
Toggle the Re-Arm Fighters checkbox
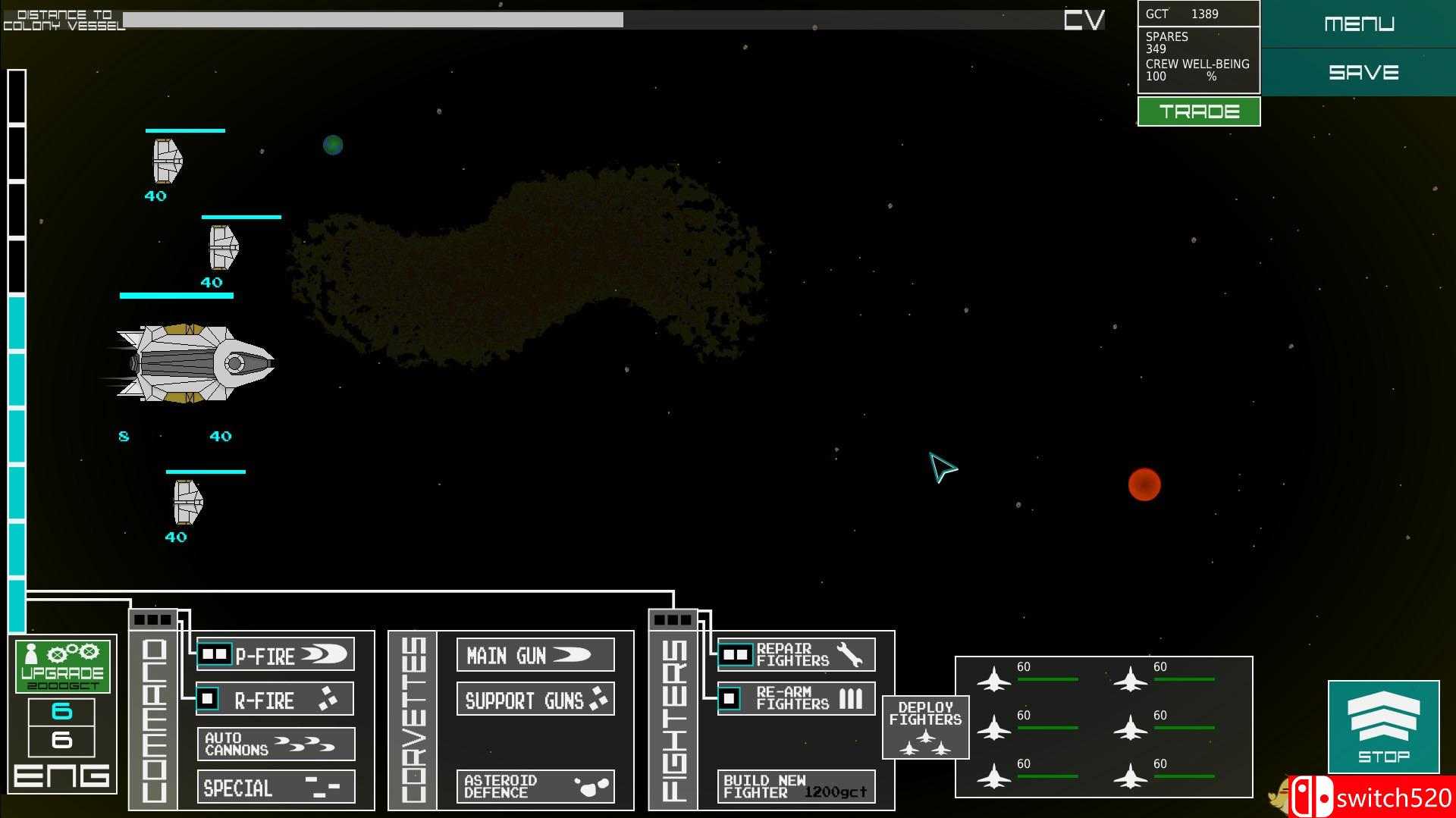730,697
